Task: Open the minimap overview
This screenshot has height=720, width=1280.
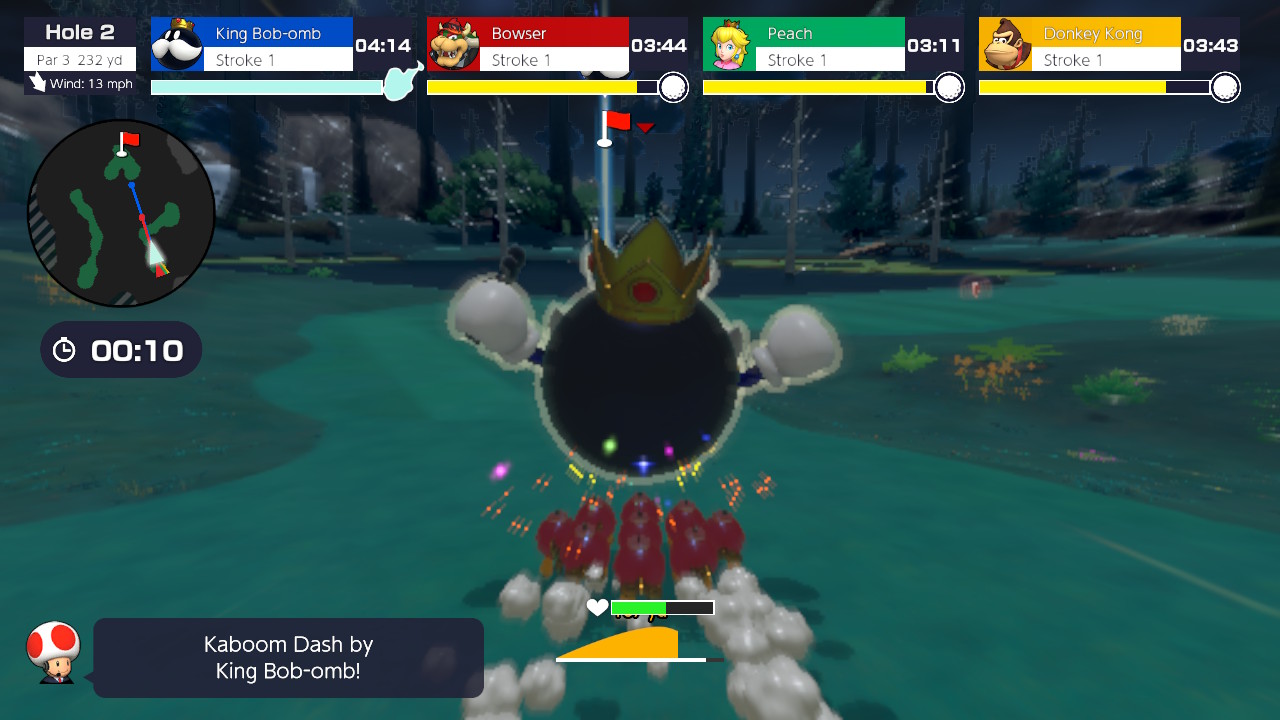Action: pos(120,213)
